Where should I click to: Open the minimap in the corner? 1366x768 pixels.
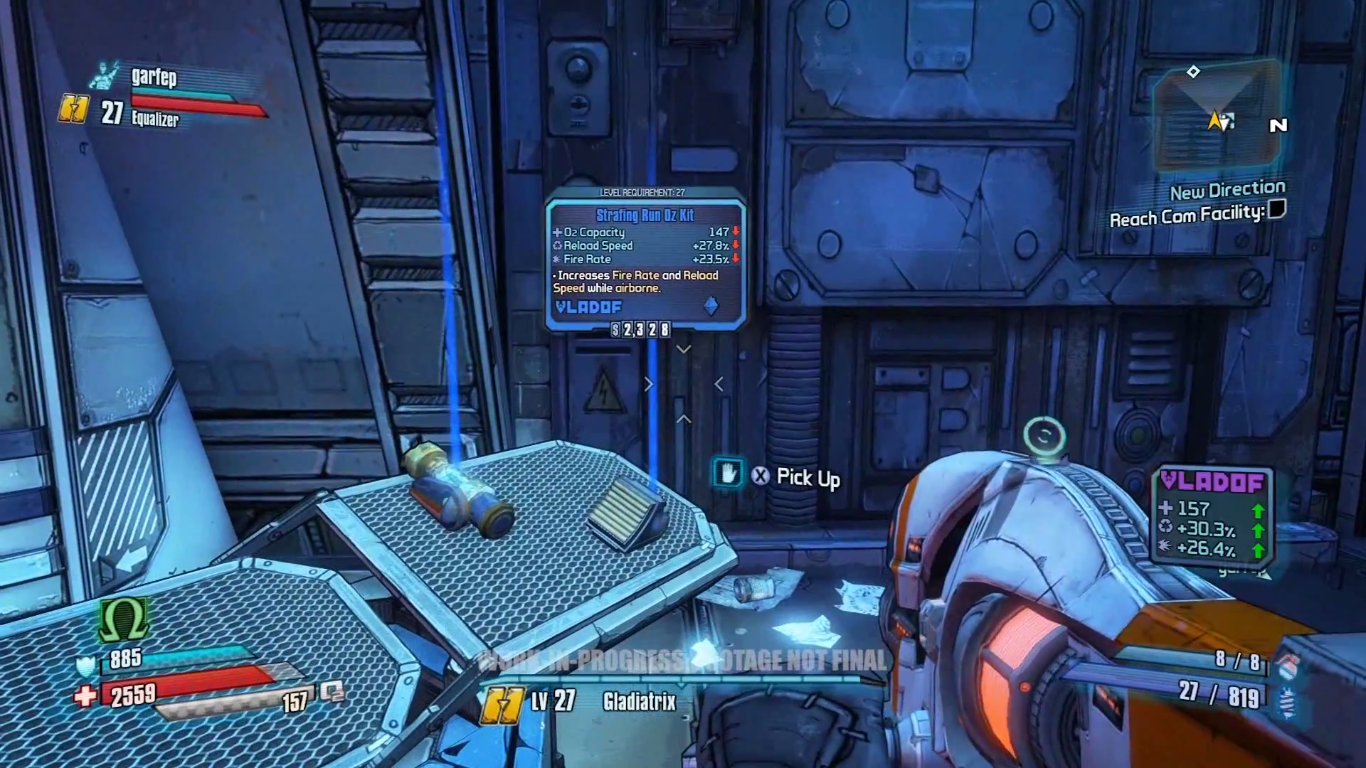[1216, 115]
